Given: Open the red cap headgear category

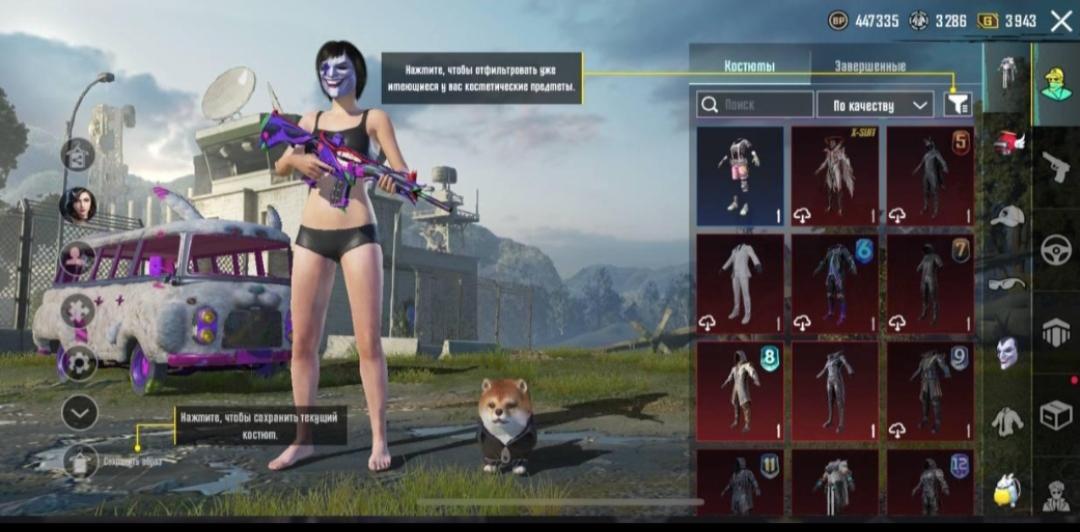Looking at the screenshot, I should pyautogui.click(x=1008, y=143).
